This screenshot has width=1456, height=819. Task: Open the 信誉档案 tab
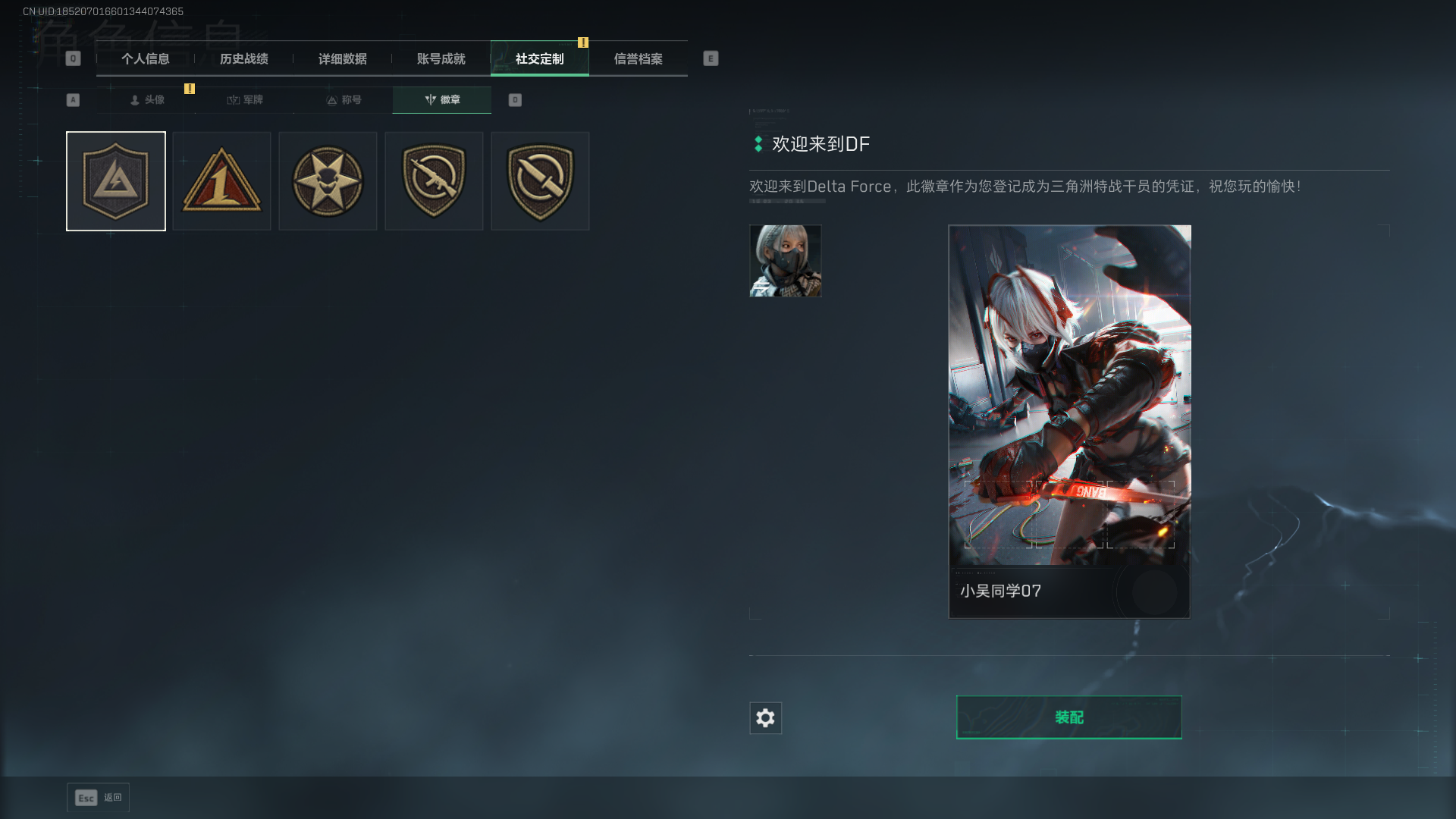[639, 59]
